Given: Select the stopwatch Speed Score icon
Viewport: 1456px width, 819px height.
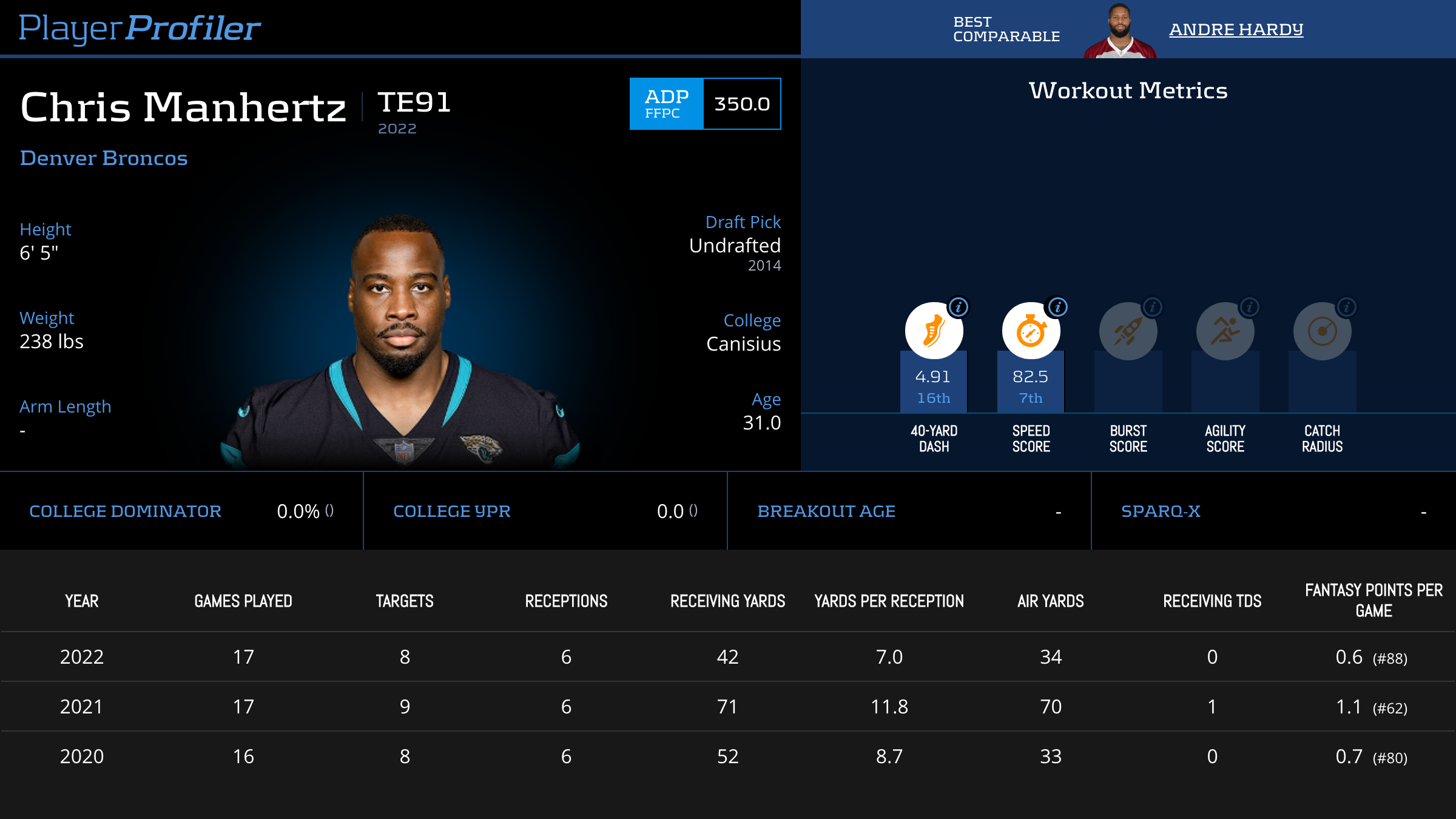Looking at the screenshot, I should pos(1031,331).
